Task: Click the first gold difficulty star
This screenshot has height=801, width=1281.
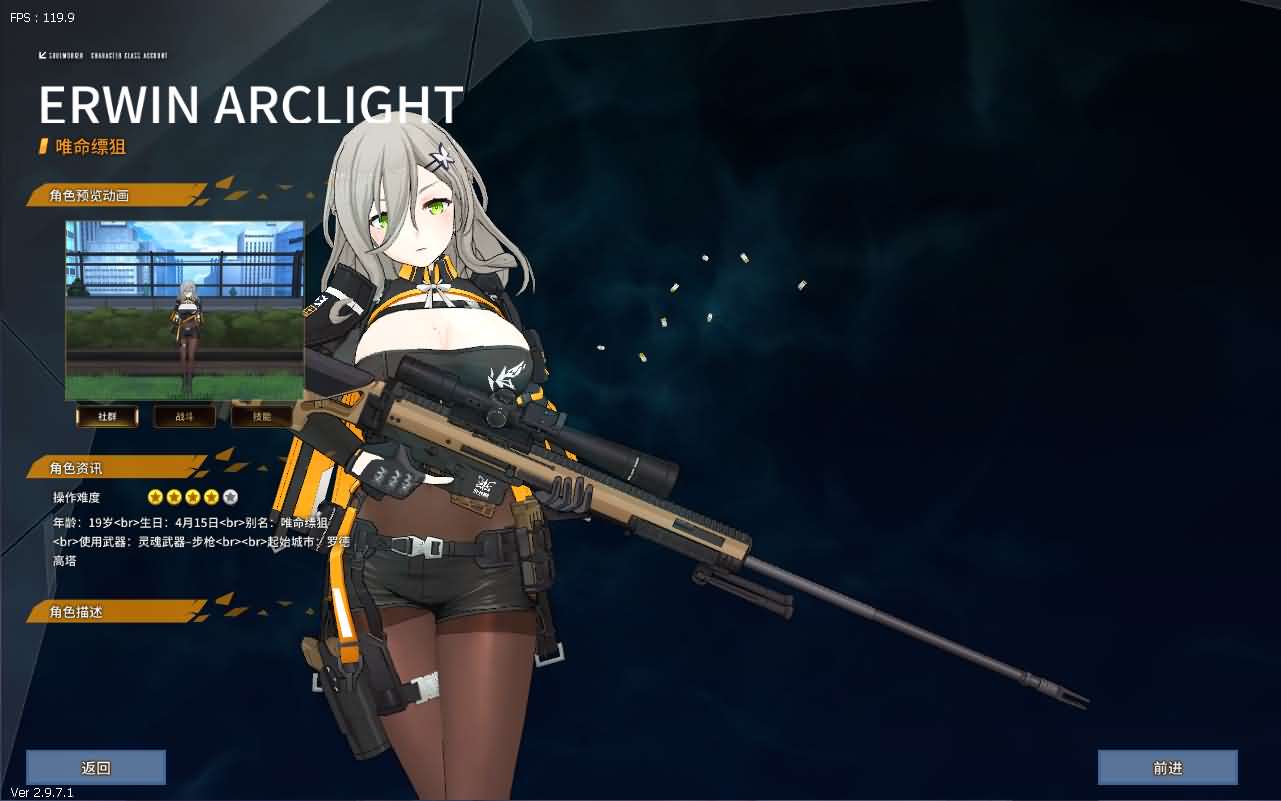Action: (154, 497)
